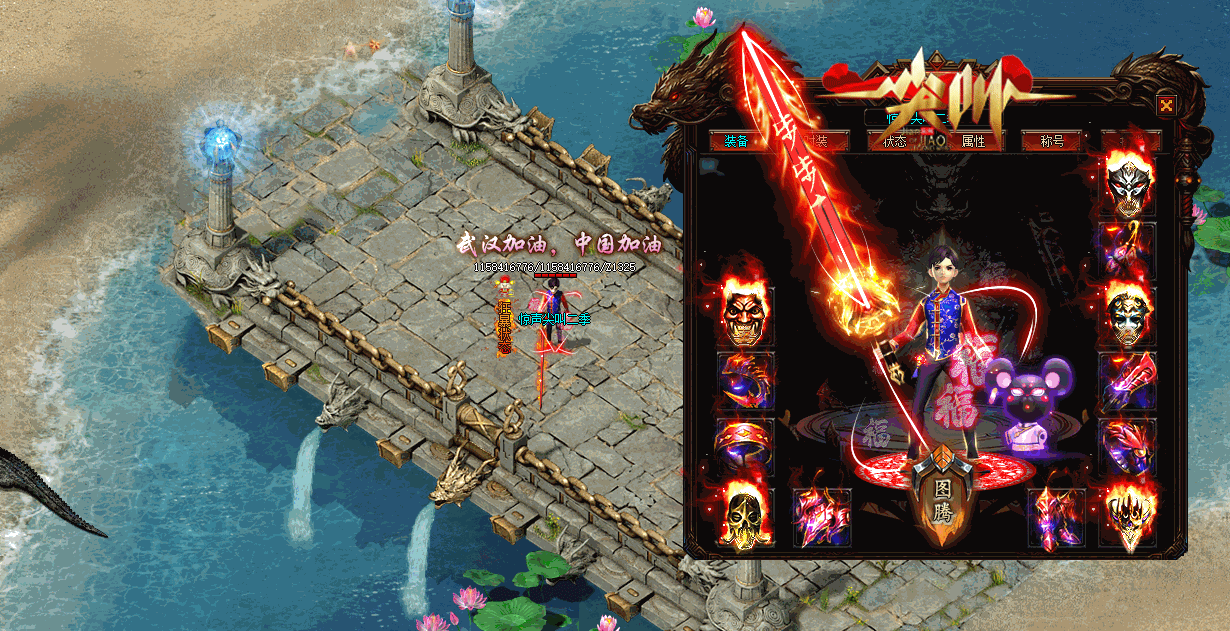Image resolution: width=1230 pixels, height=631 pixels.
Task: Select the red gauntlet equipment slot
Action: coord(1127,382)
